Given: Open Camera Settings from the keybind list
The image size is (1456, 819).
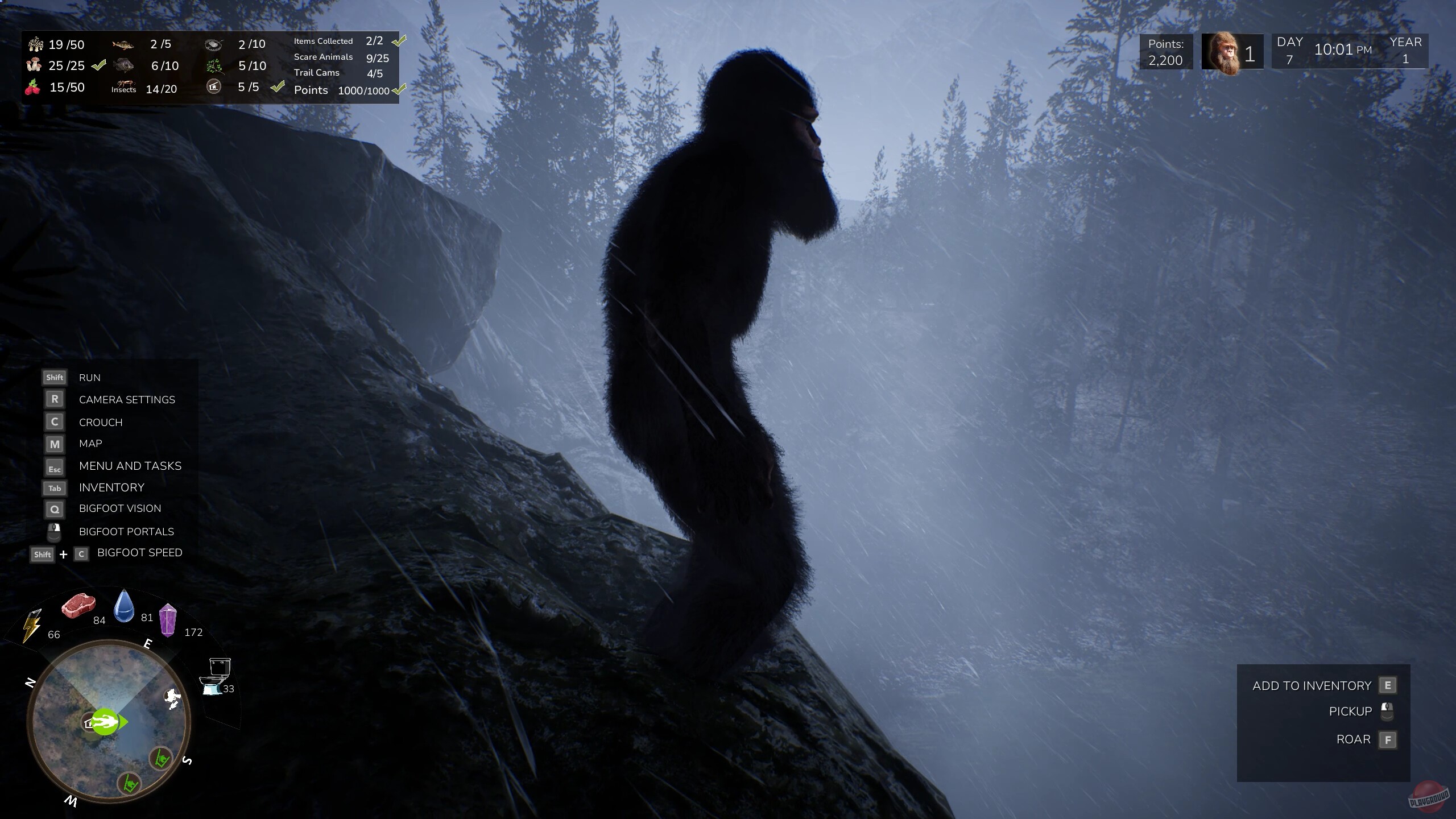Looking at the screenshot, I should coord(127,399).
